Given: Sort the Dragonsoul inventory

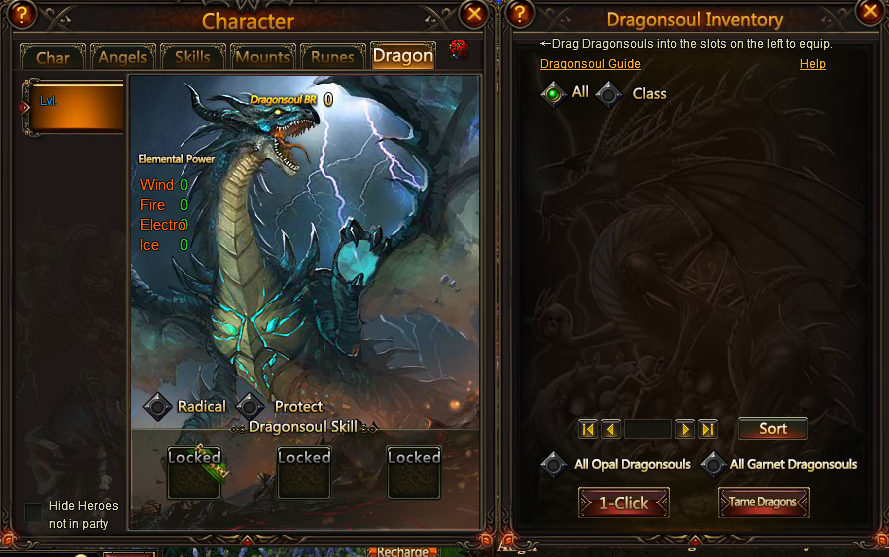Looking at the screenshot, I should coord(772,429).
